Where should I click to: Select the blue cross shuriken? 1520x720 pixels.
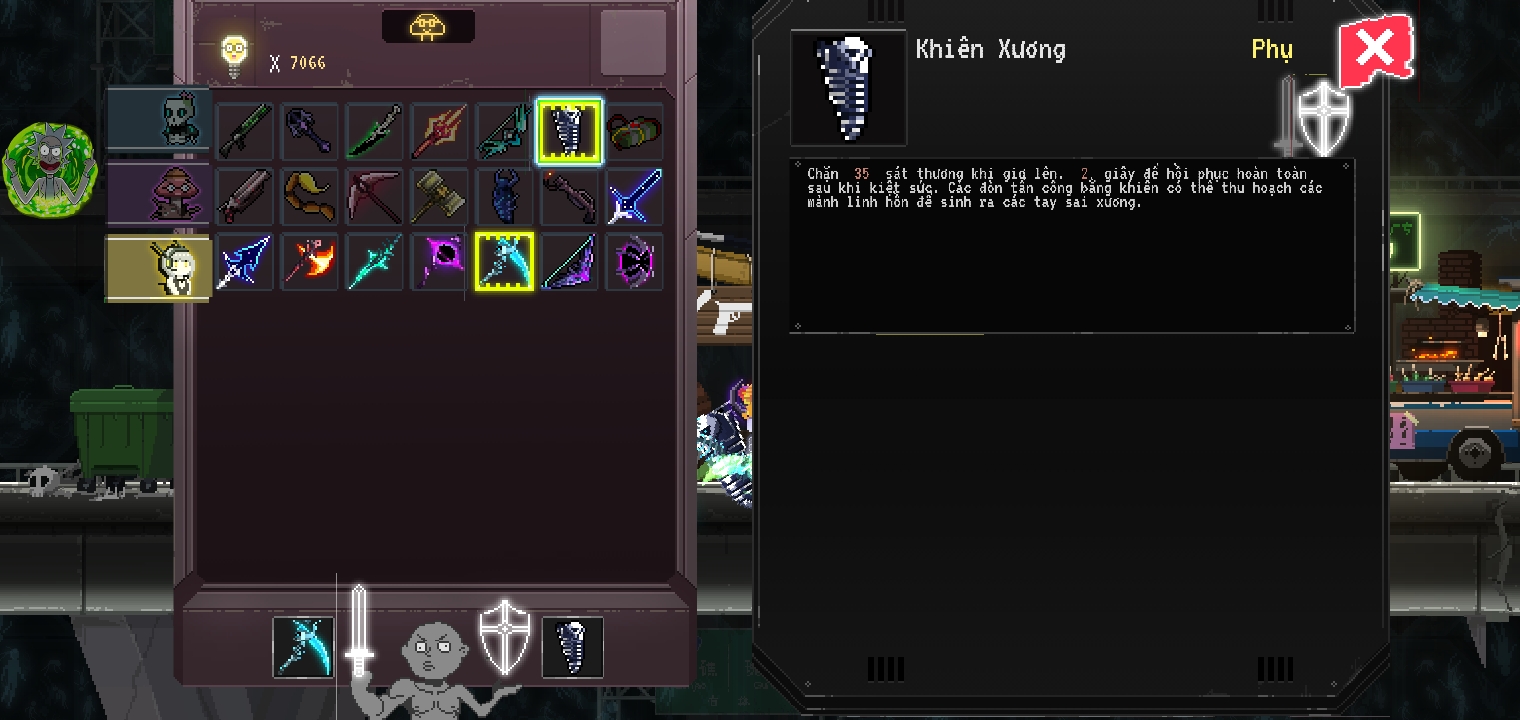coord(634,196)
